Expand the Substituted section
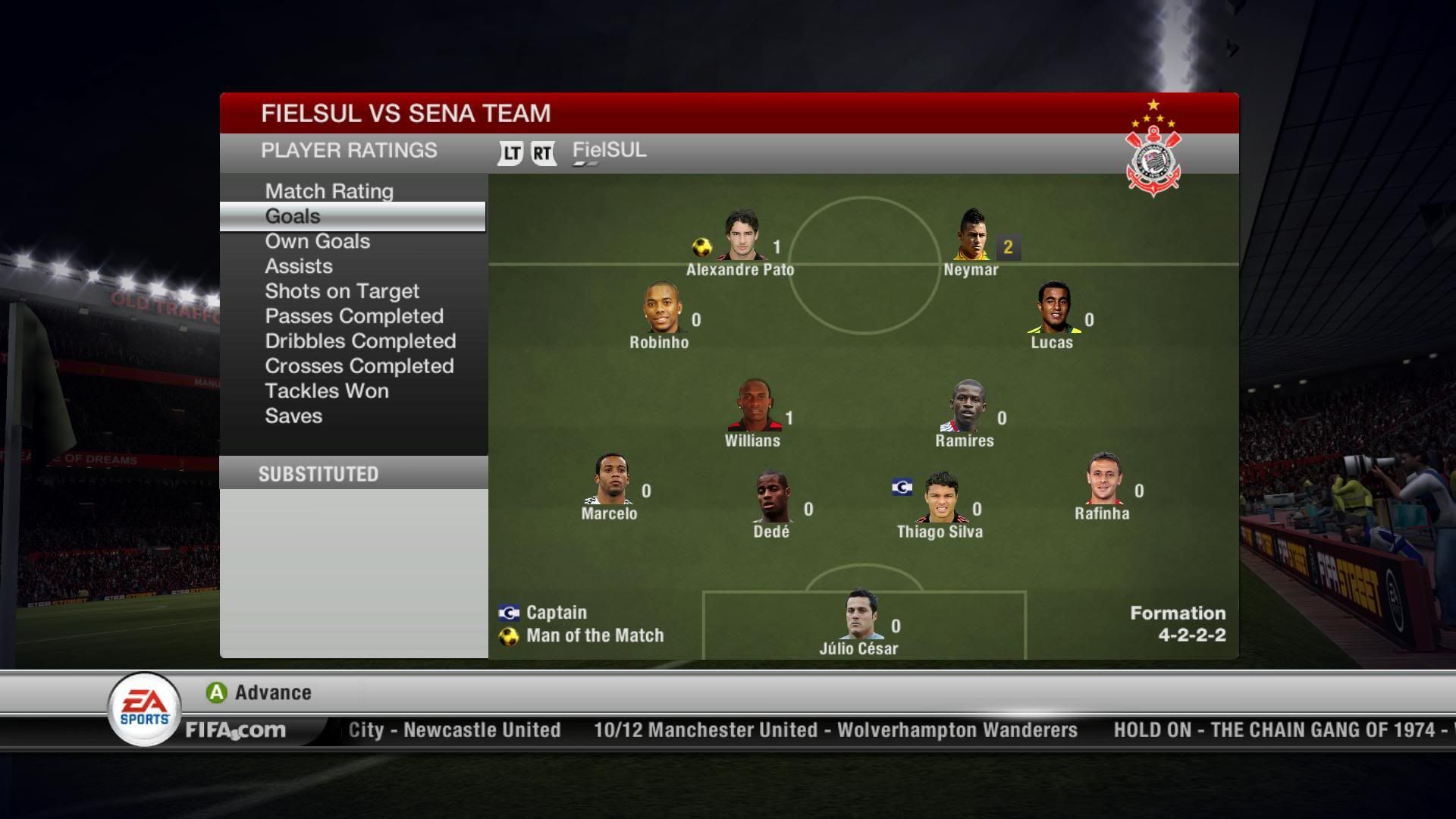This screenshot has height=819, width=1456. (318, 473)
